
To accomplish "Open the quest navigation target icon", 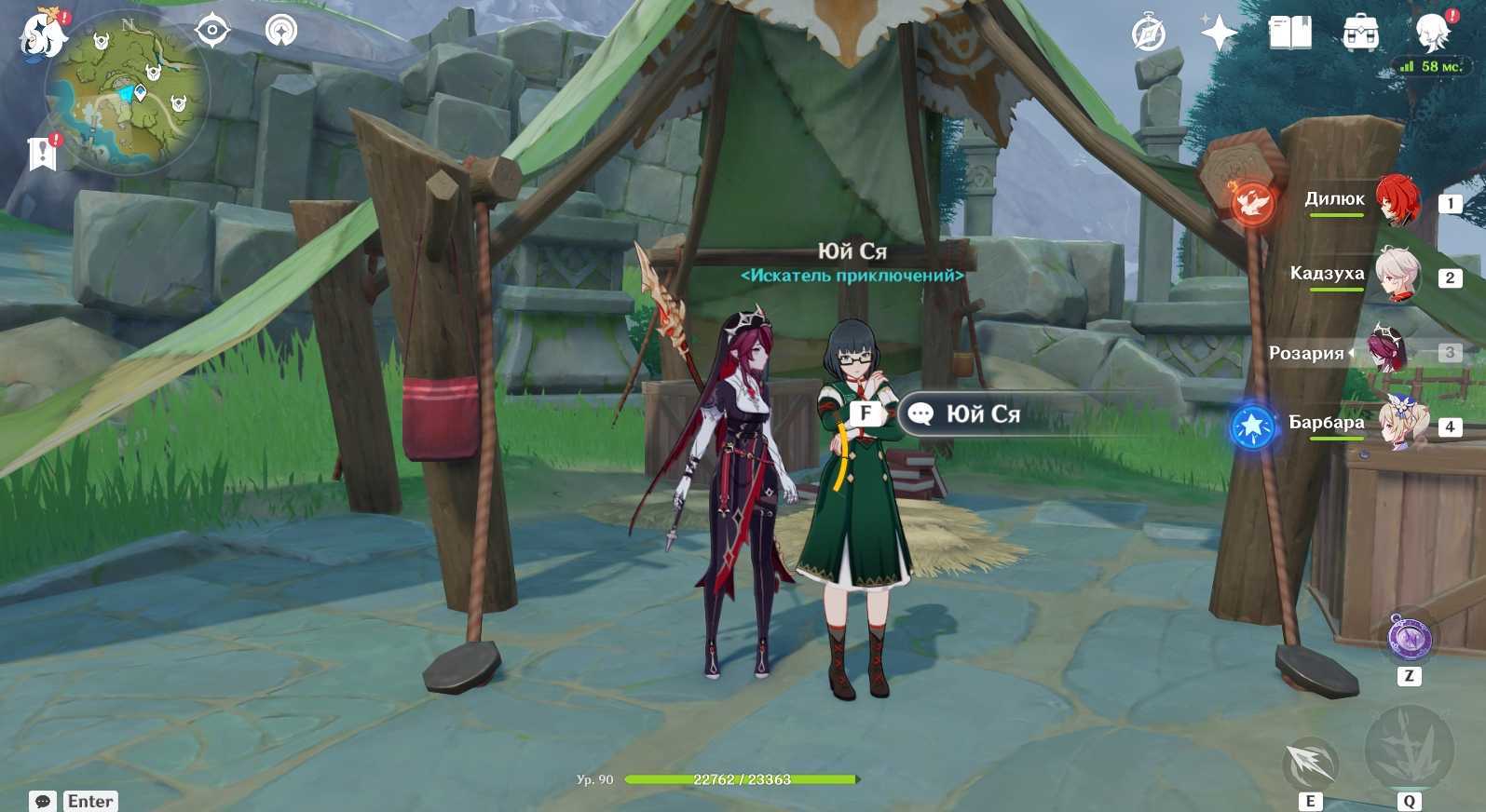I will 212,31.
